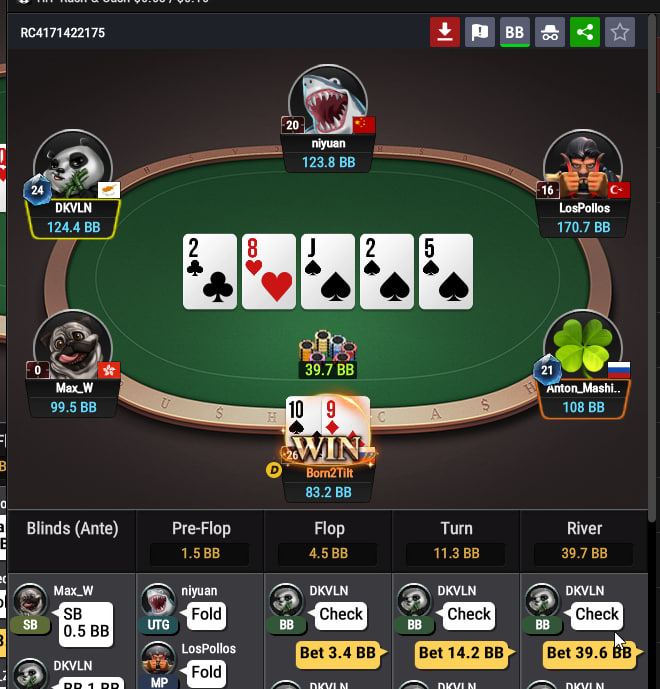Toggle the BB display mode
660x689 pixels.
[x=514, y=32]
